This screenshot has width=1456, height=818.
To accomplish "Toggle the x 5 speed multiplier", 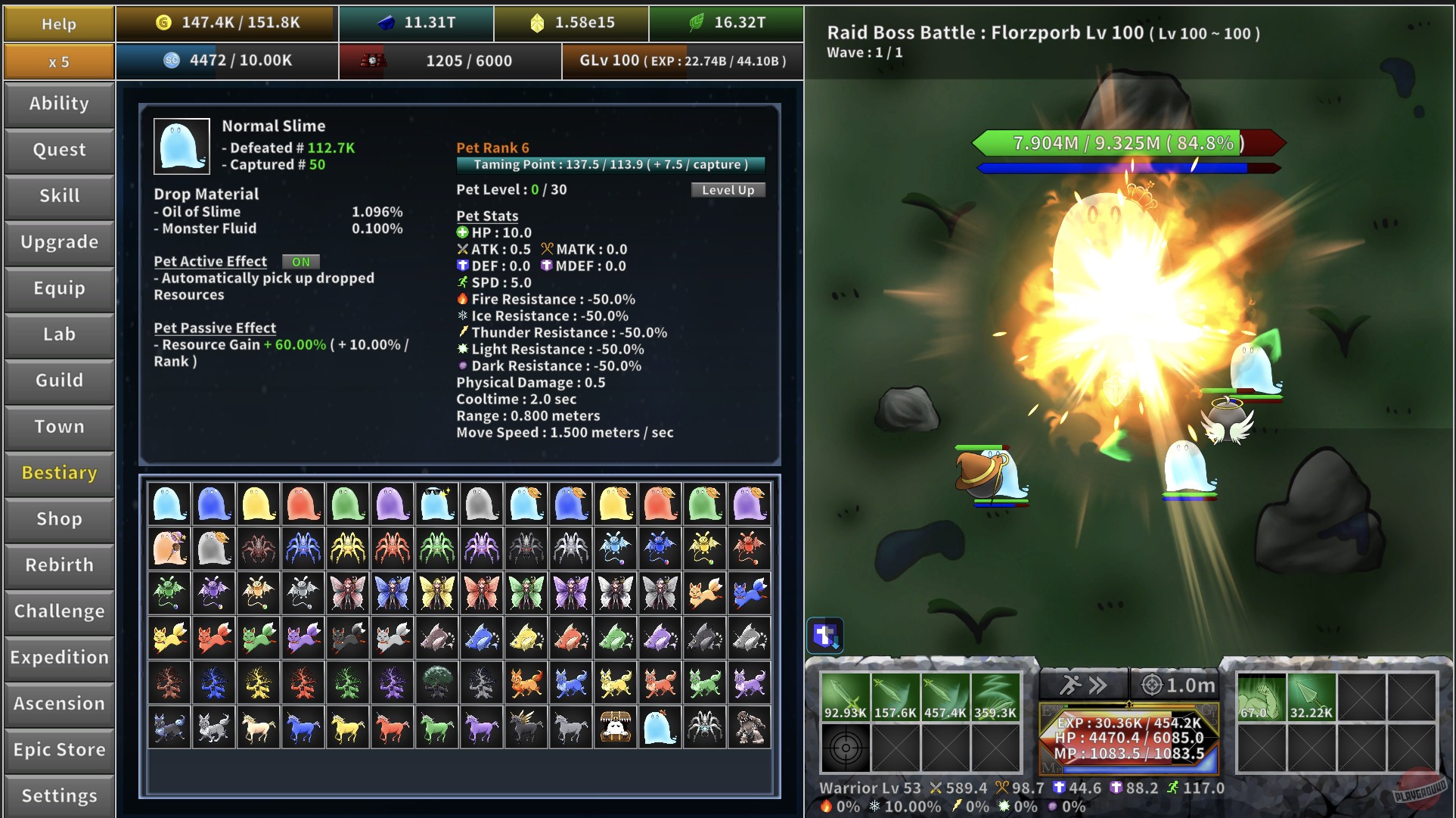I will pyautogui.click(x=58, y=61).
